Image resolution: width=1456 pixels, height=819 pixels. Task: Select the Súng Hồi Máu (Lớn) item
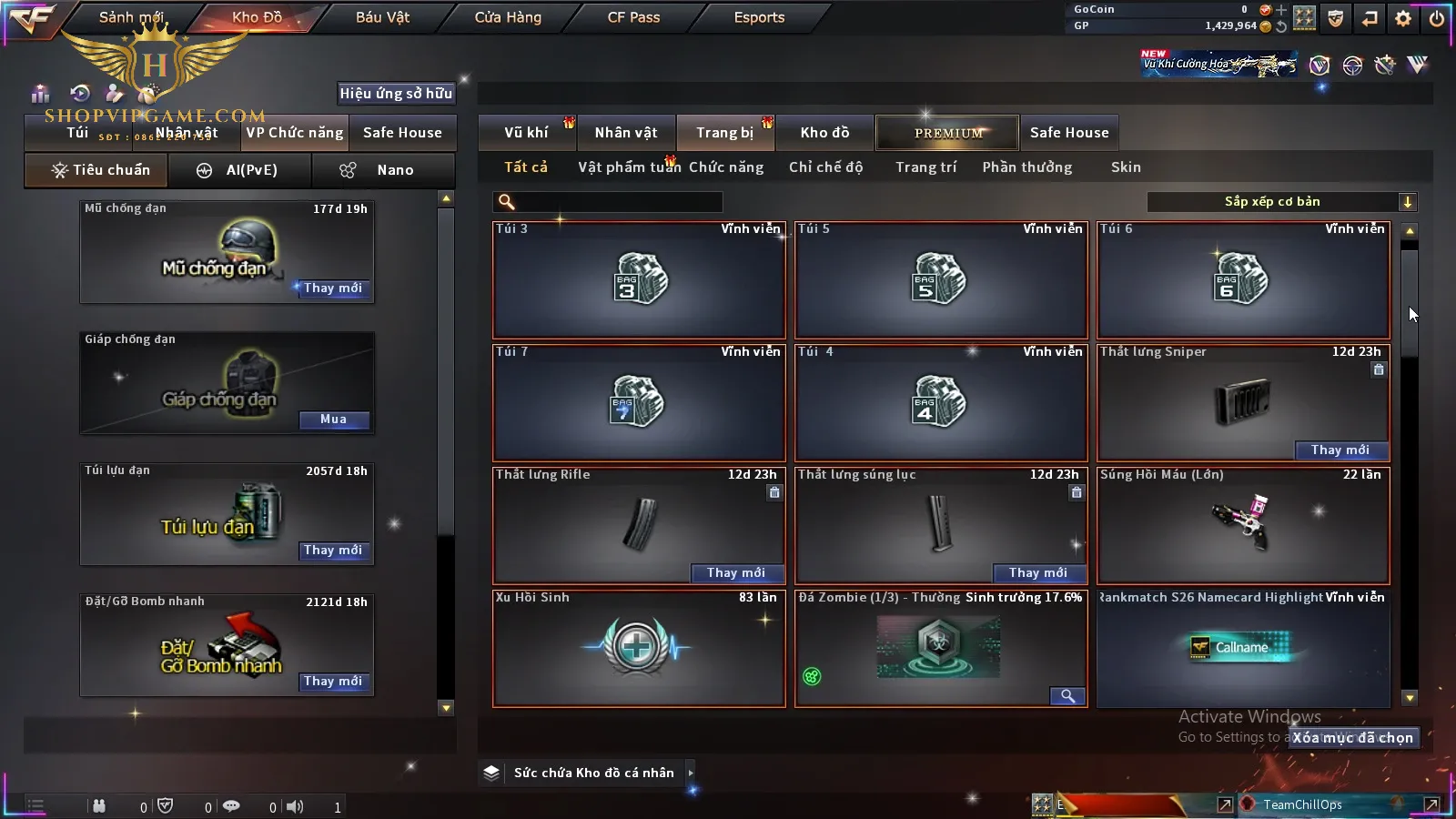(x=1243, y=525)
